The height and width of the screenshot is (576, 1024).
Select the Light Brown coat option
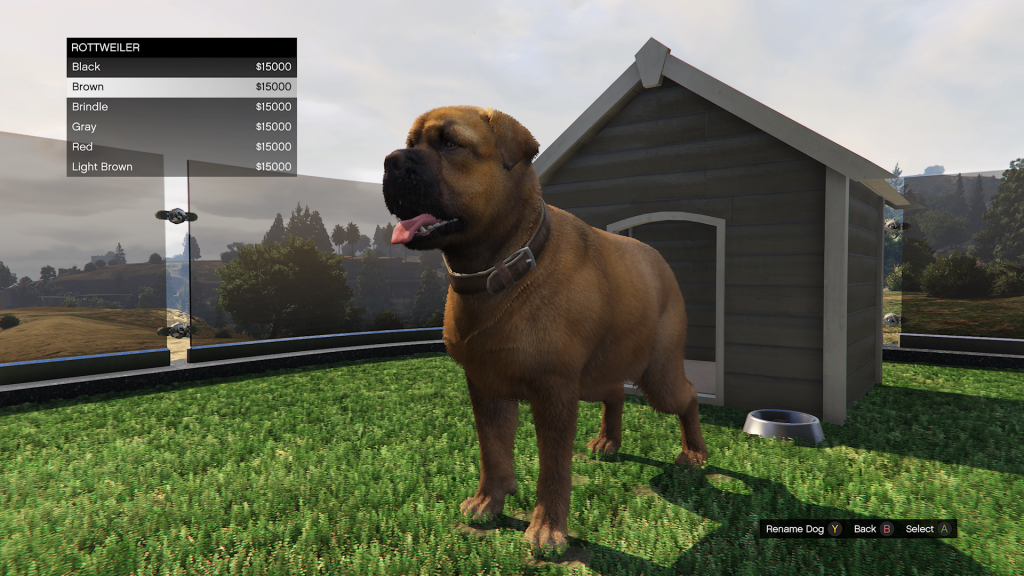click(181, 167)
